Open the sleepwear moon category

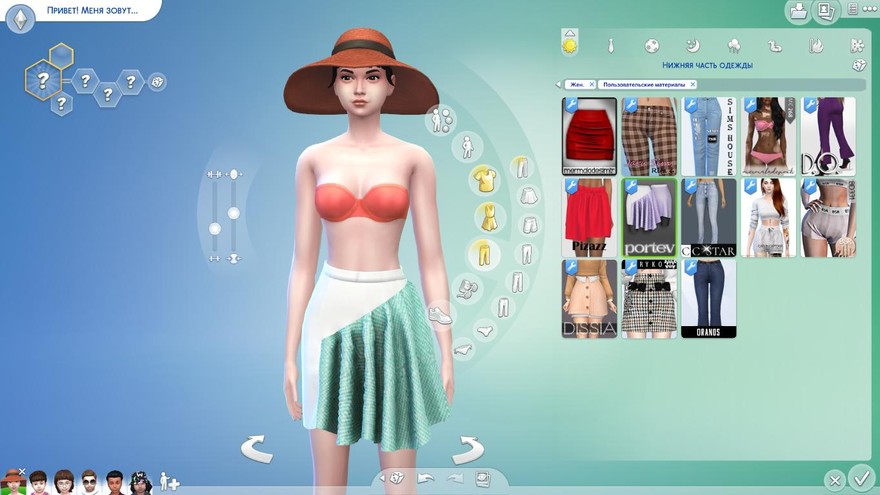point(692,46)
